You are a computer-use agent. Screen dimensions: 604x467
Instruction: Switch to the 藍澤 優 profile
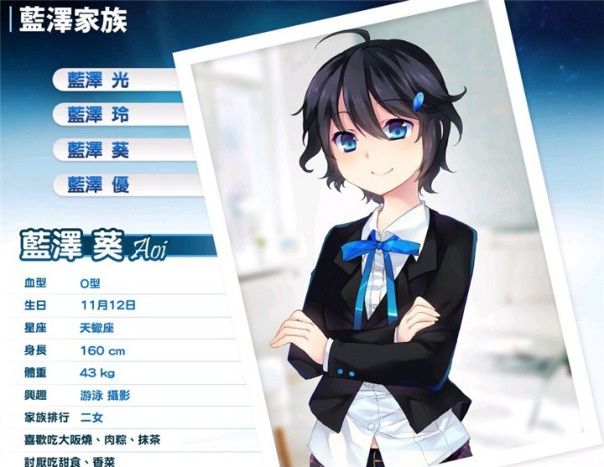click(98, 185)
